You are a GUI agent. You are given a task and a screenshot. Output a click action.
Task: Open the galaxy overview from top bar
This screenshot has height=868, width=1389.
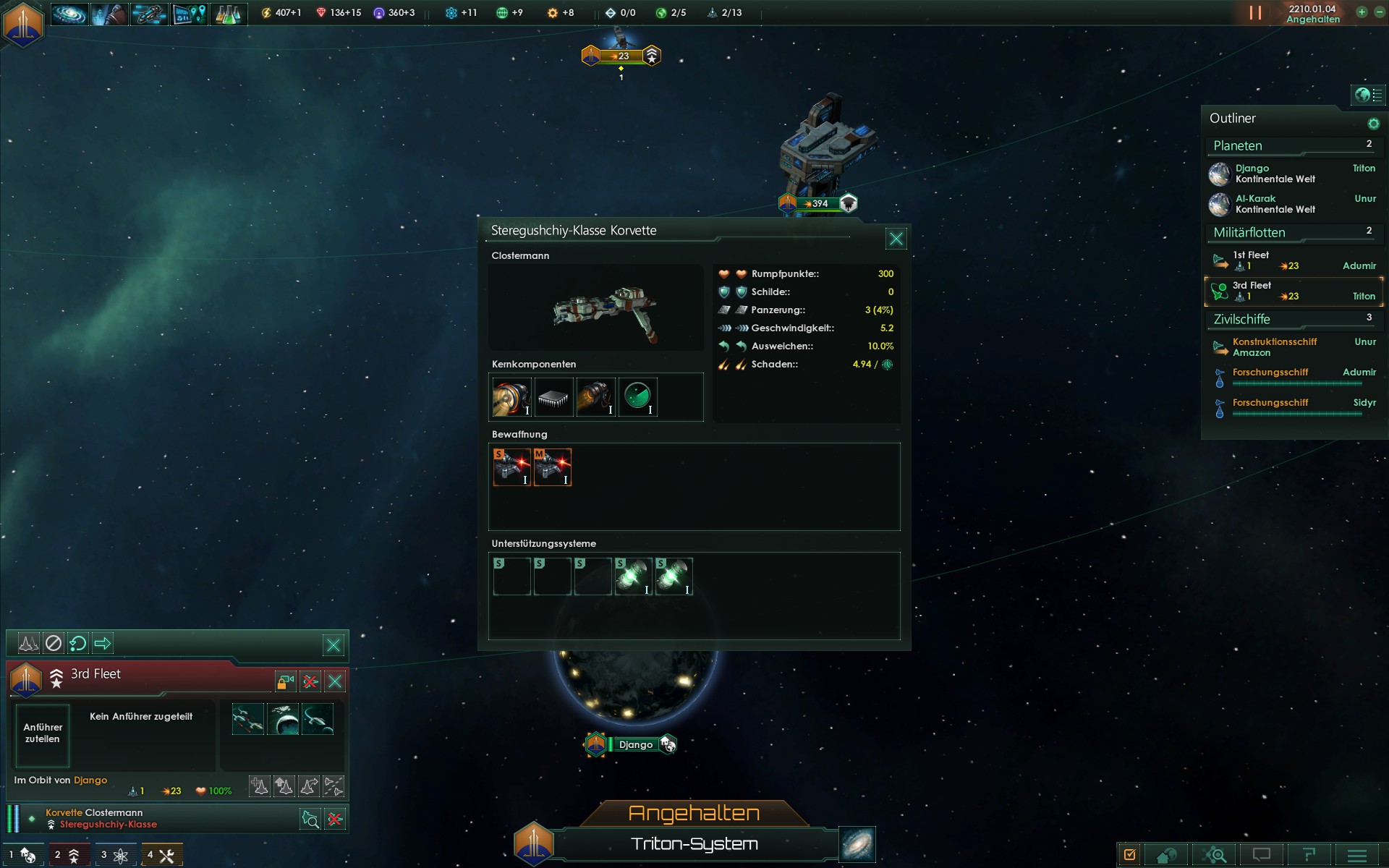pyautogui.click(x=69, y=13)
